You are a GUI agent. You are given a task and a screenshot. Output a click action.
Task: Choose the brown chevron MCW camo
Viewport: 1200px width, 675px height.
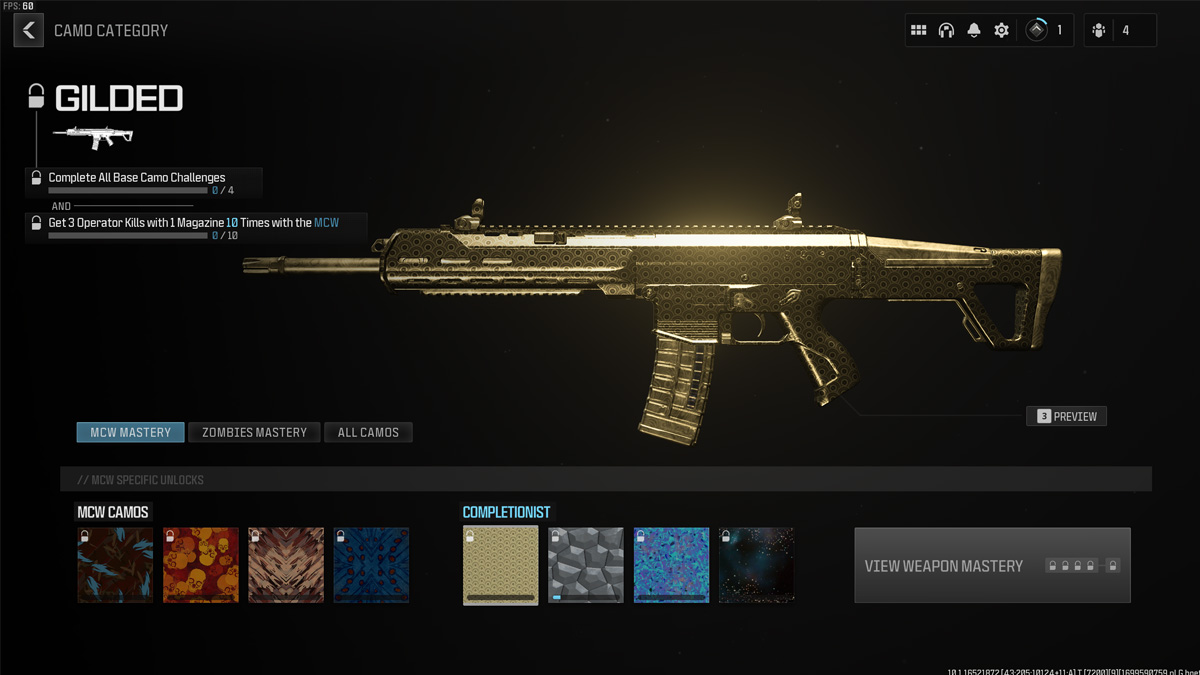point(286,566)
